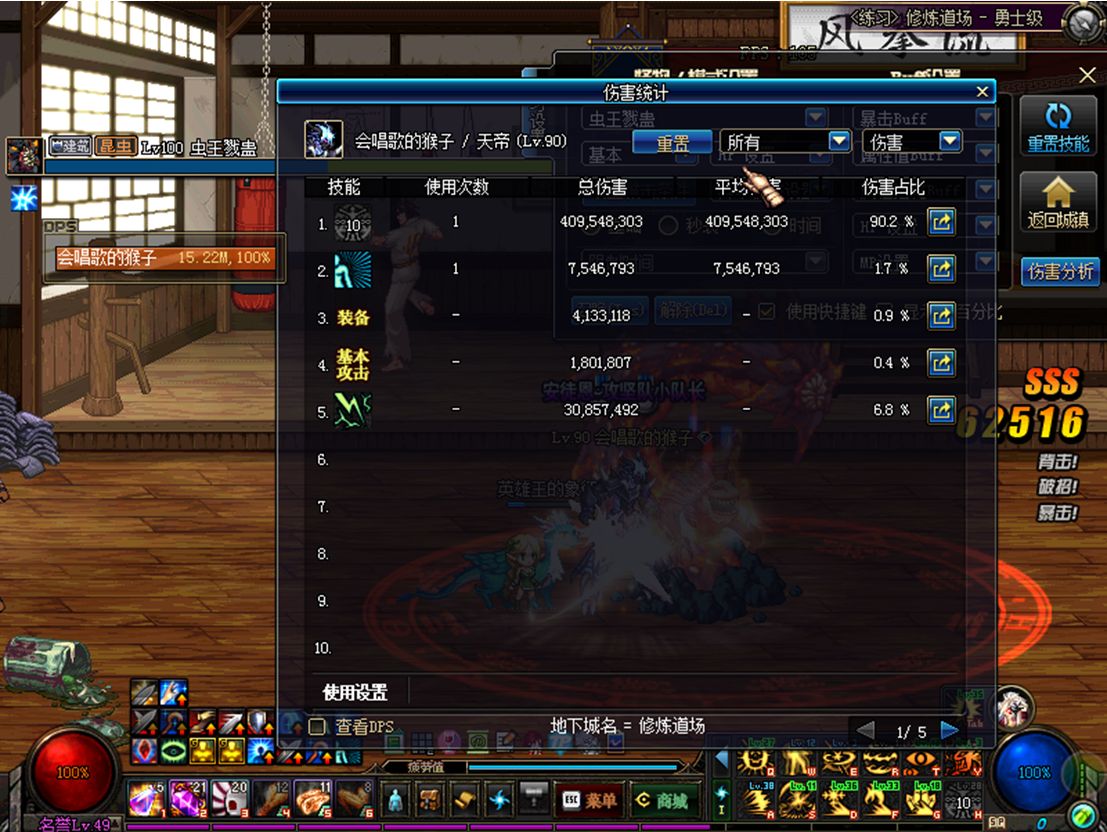Image resolution: width=1107 pixels, height=832 pixels.
Task: Return to town with 返回城镇
Action: (1058, 204)
